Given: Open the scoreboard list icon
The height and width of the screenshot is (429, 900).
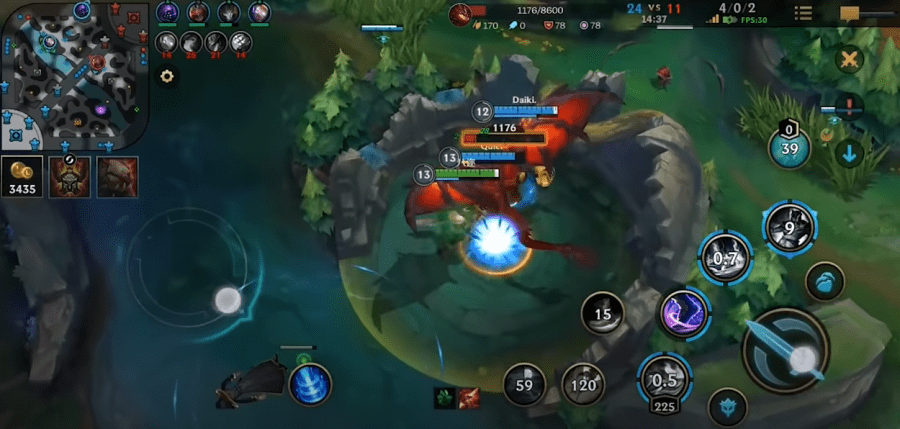Looking at the screenshot, I should point(802,13).
